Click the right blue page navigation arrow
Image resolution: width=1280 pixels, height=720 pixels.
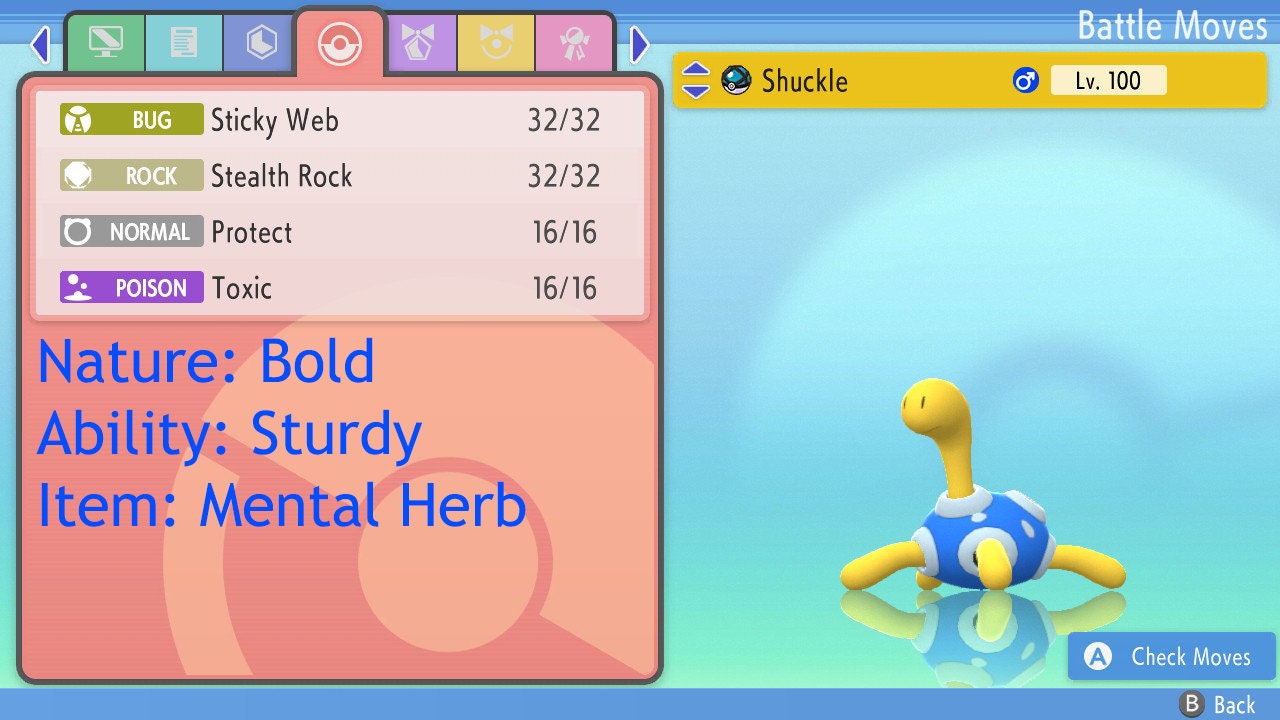639,44
